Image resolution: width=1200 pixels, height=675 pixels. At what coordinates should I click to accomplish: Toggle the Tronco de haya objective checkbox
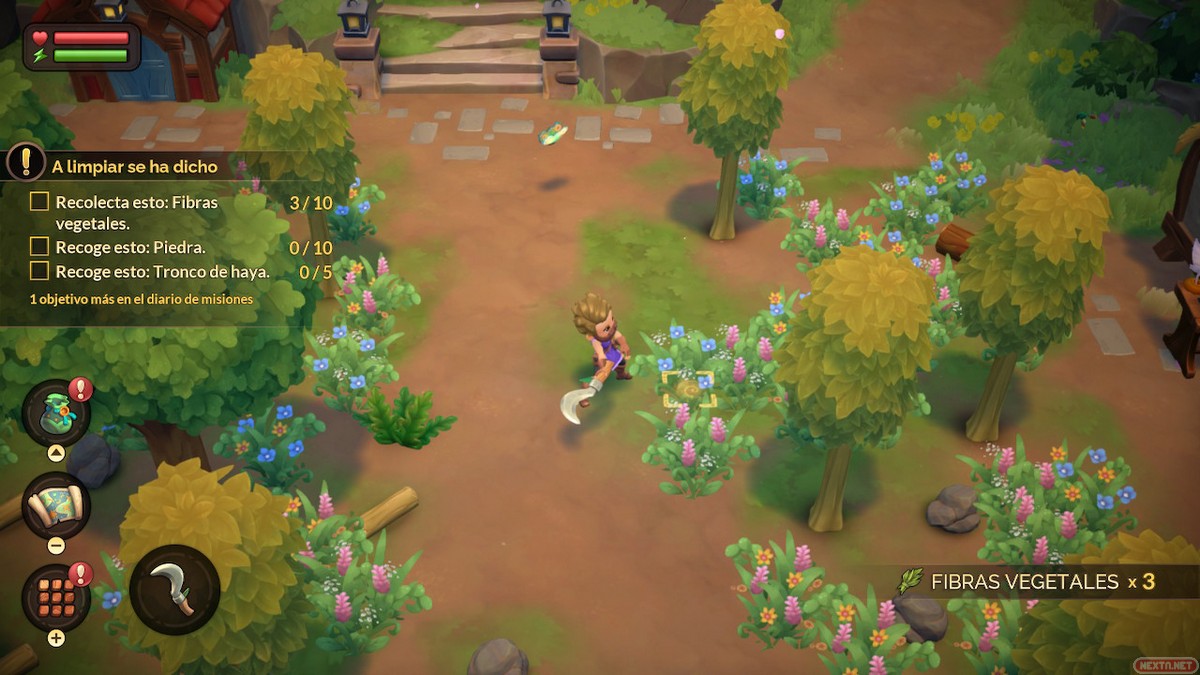point(39,271)
